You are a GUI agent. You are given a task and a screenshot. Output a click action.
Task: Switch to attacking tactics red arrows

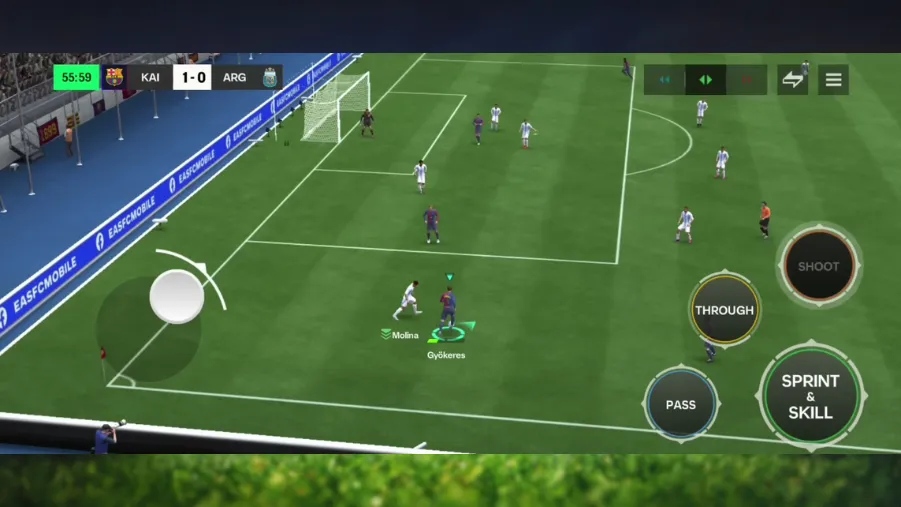(746, 80)
